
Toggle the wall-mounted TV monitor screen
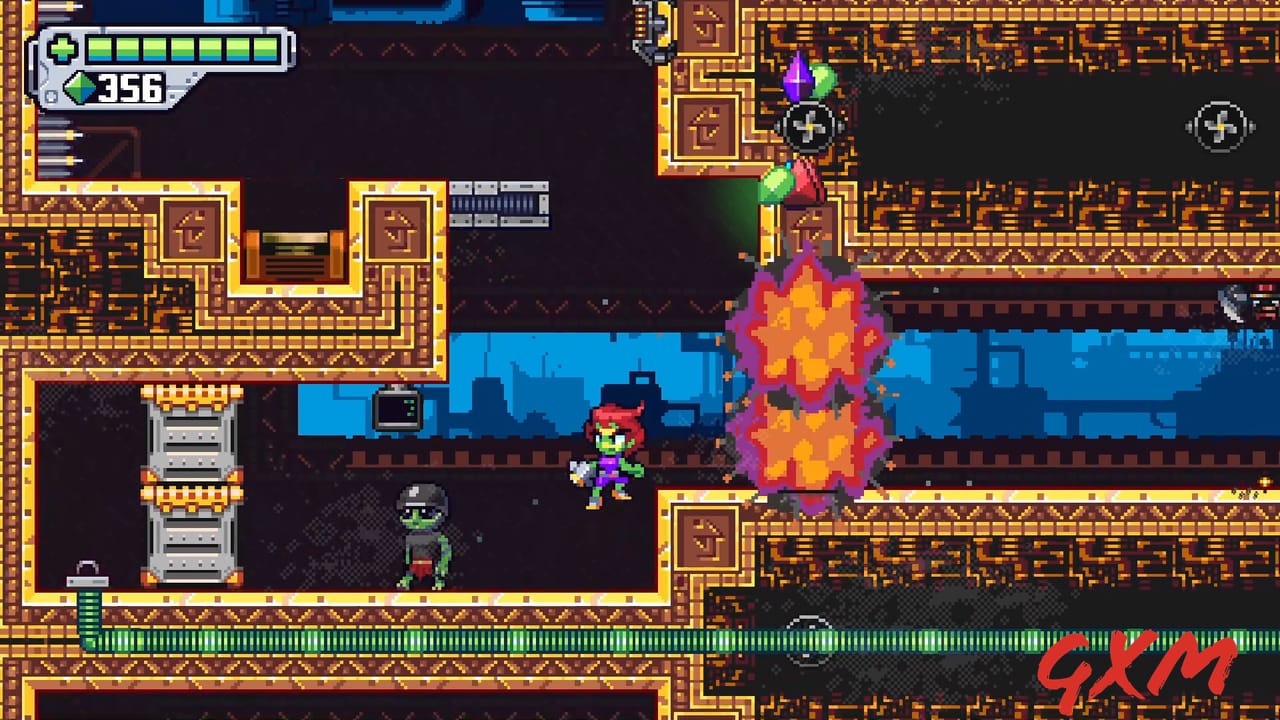click(x=398, y=408)
